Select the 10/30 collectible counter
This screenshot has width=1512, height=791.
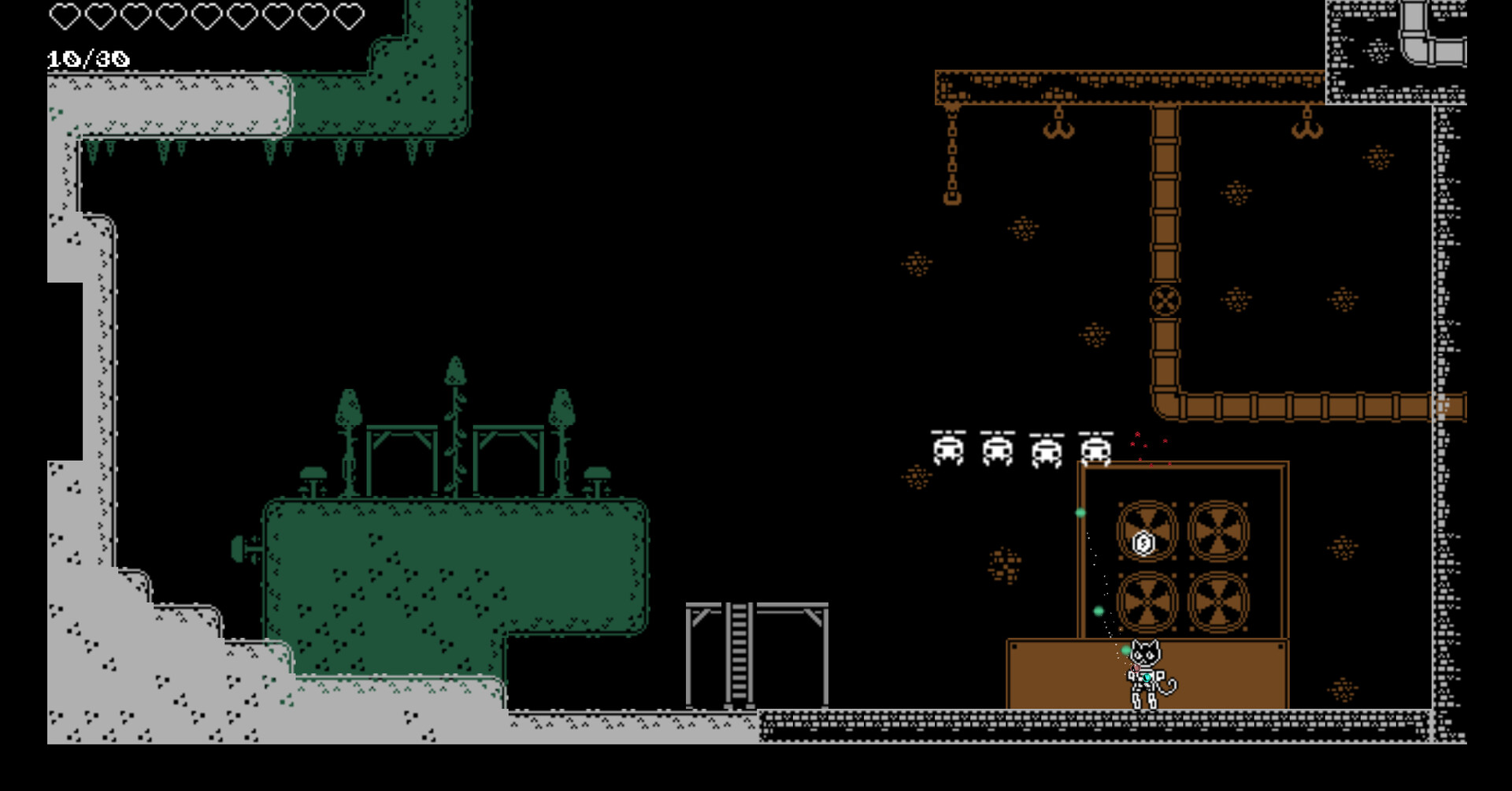(x=88, y=57)
